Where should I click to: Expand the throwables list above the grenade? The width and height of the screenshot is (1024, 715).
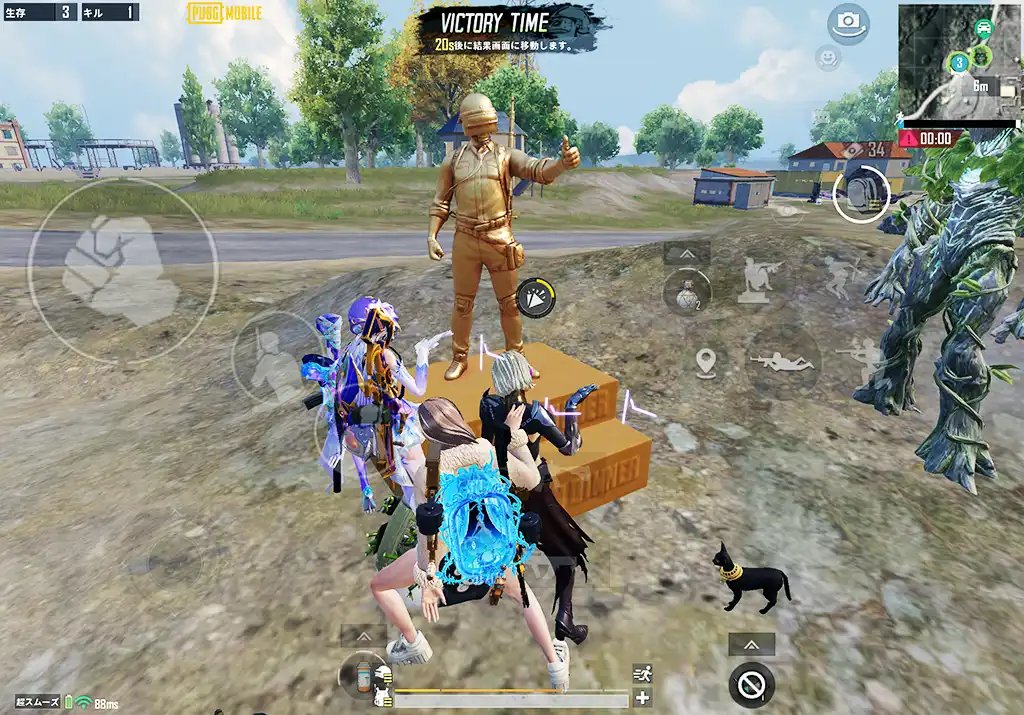point(687,254)
